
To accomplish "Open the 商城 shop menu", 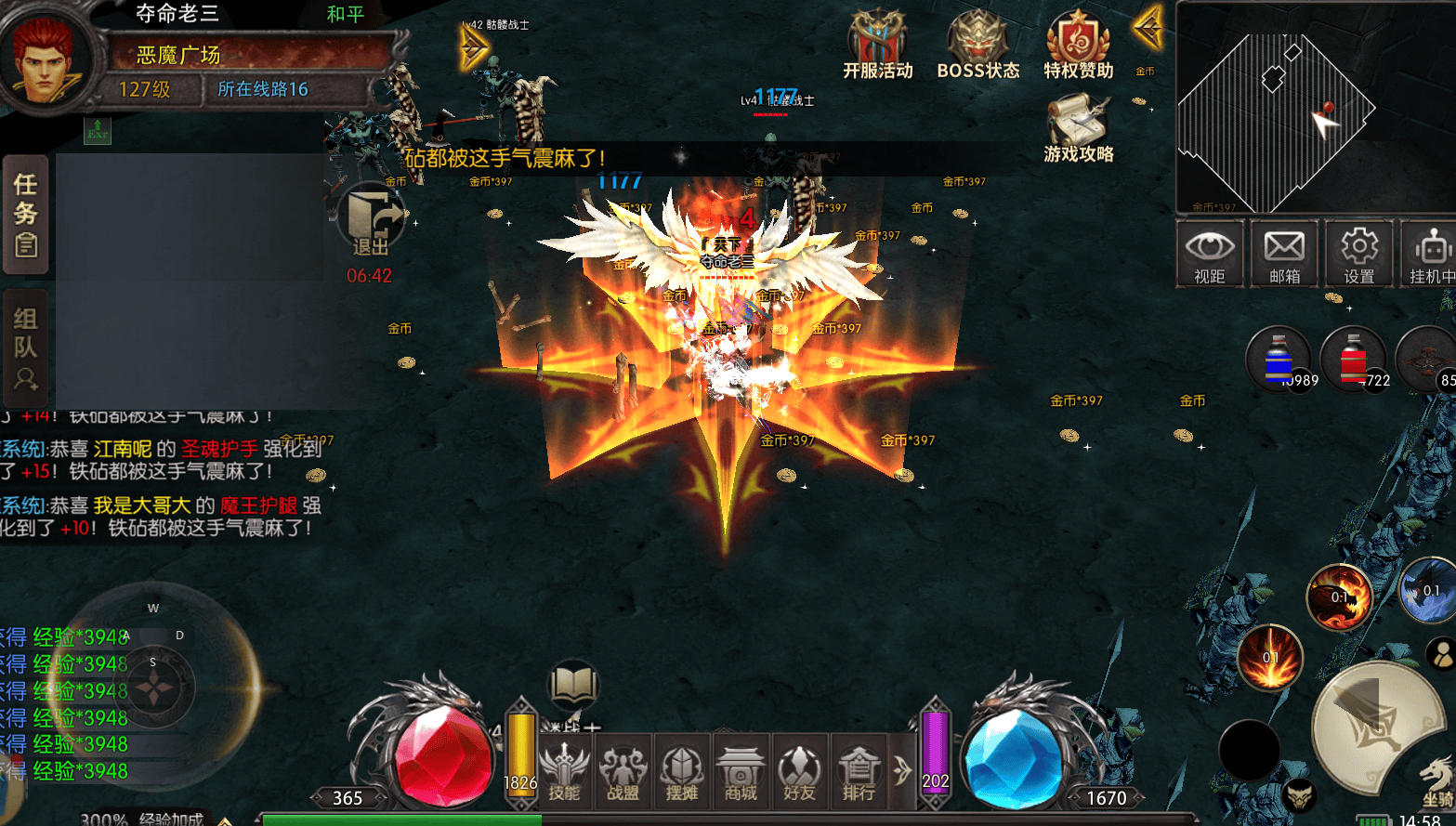I will pos(741,772).
